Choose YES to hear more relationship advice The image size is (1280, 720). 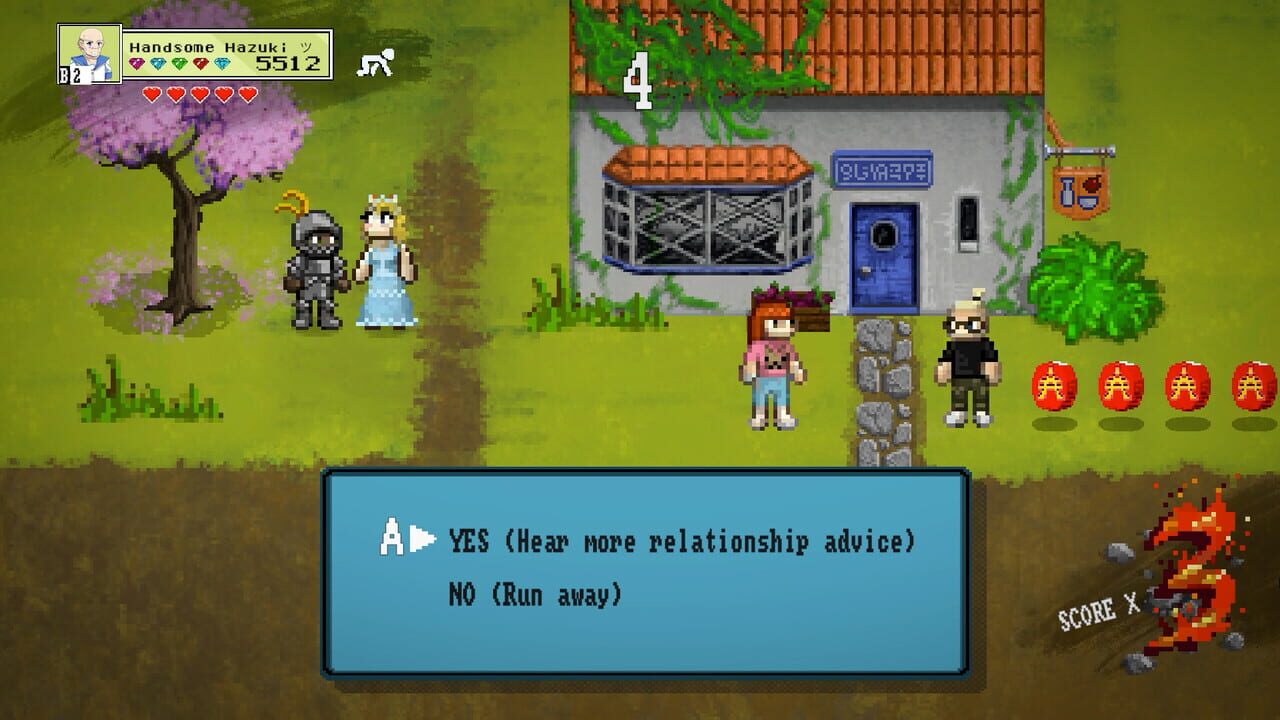[x=681, y=542]
